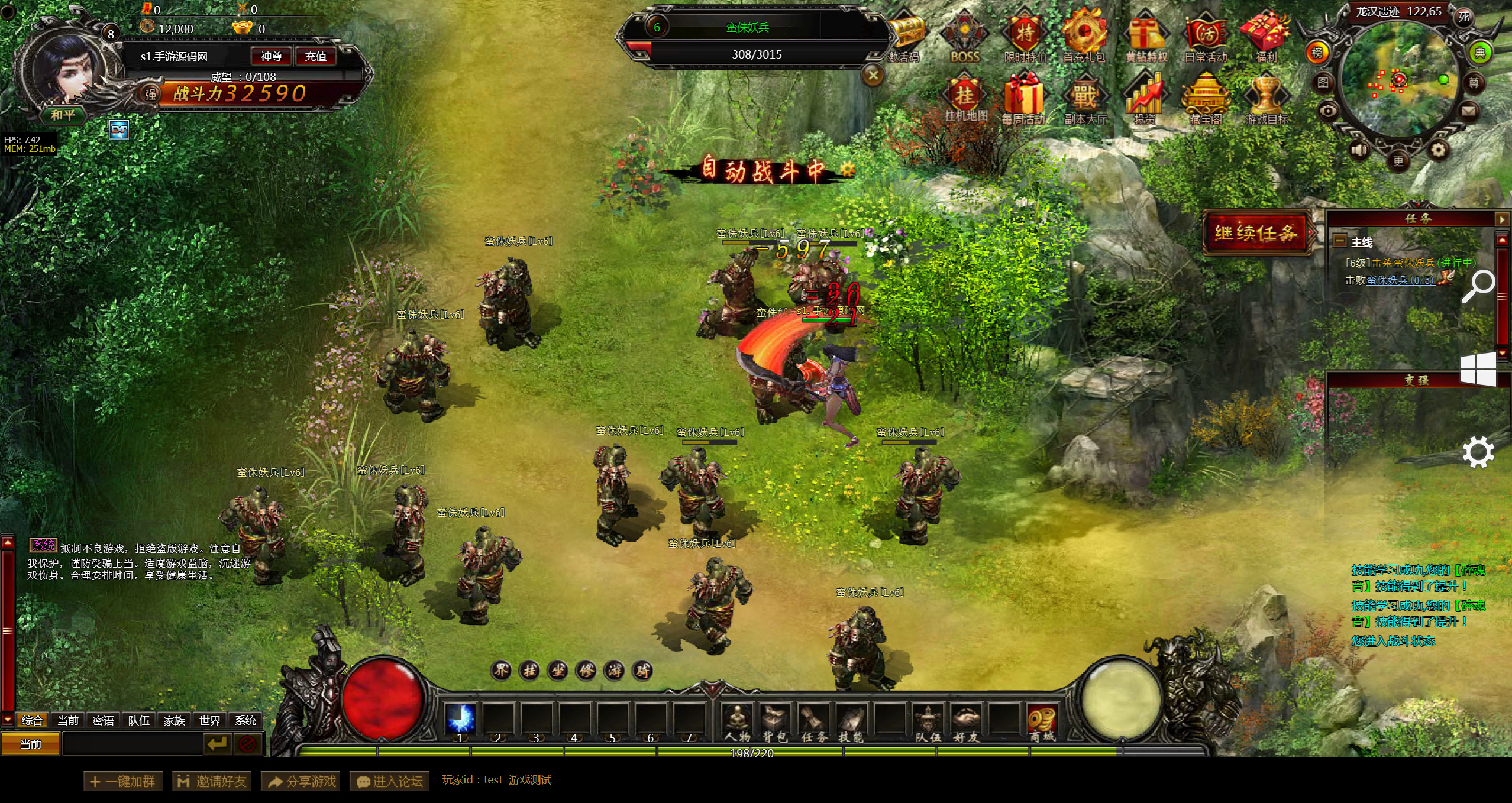
Task: Open the 日常活动 daily activities icon
Action: pos(1206,35)
